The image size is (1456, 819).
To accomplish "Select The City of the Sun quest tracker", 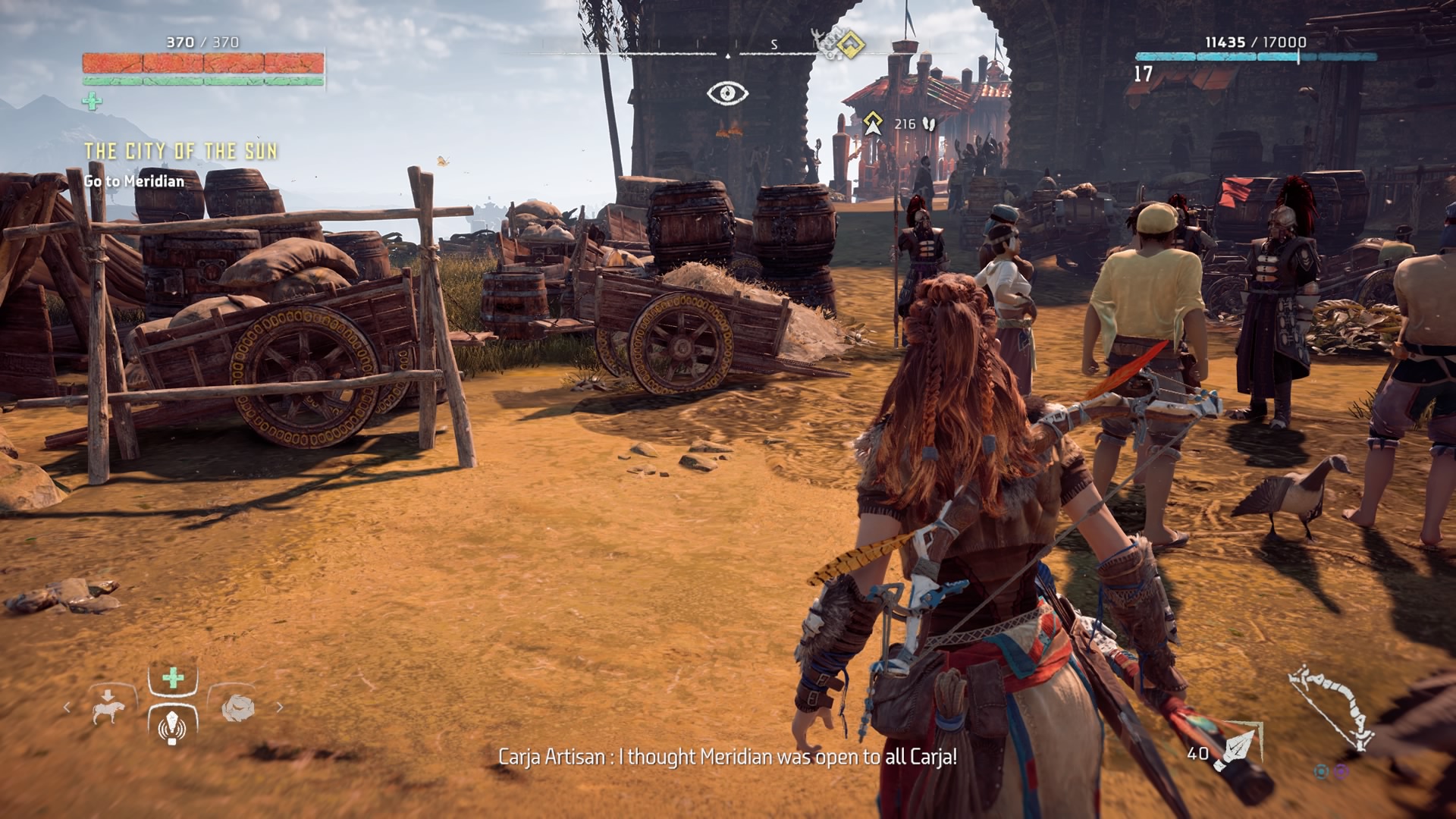I will click(x=180, y=152).
